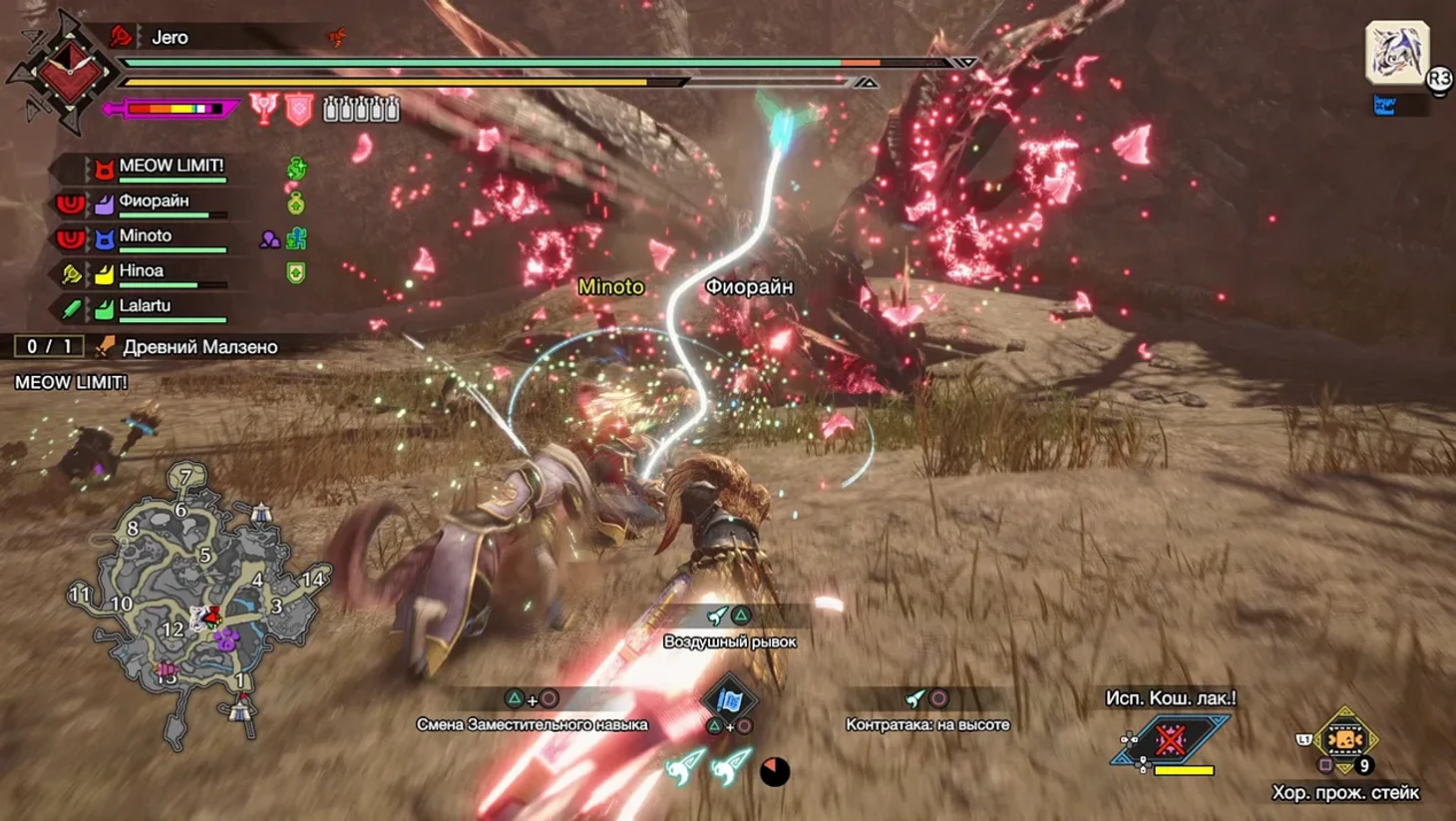Click Lalartu's party list entry
This screenshot has width=1456, height=821.
(145, 306)
